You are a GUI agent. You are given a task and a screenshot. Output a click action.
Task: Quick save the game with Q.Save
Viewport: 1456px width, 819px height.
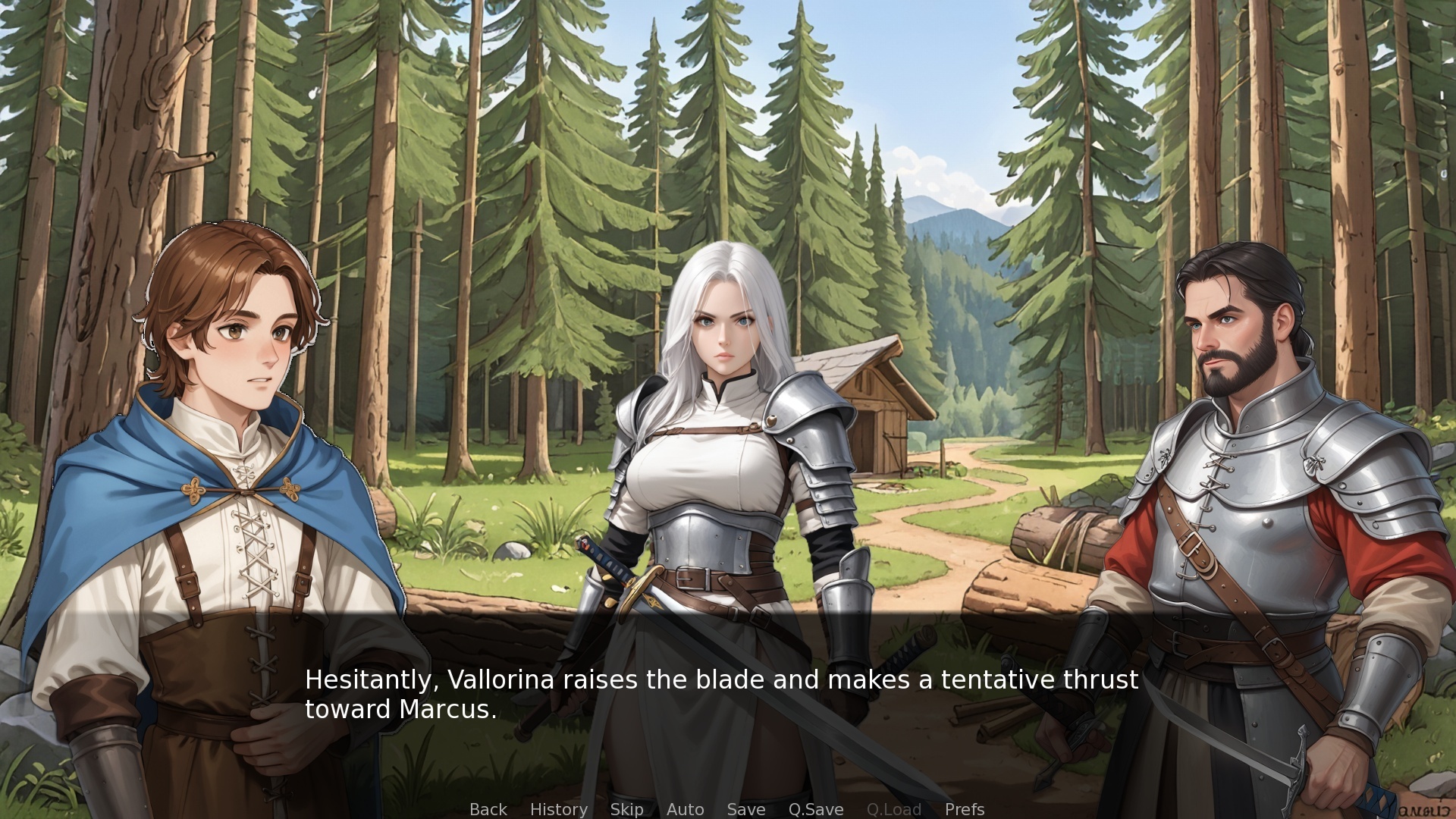pos(815,809)
